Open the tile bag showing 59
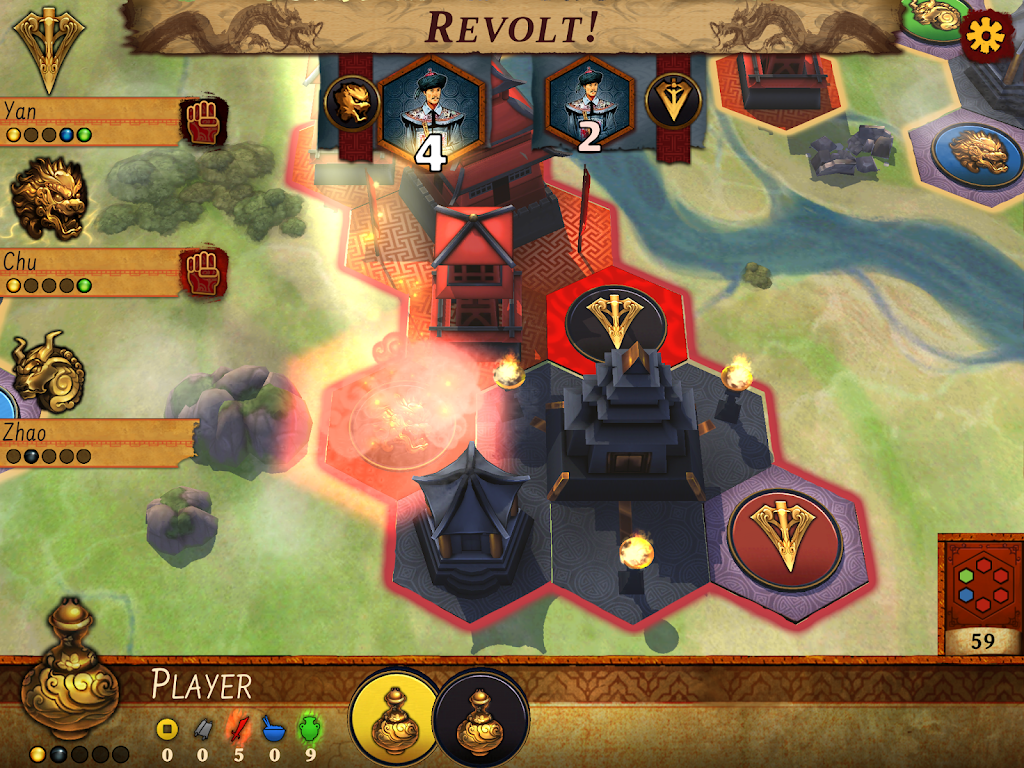 click(x=981, y=596)
